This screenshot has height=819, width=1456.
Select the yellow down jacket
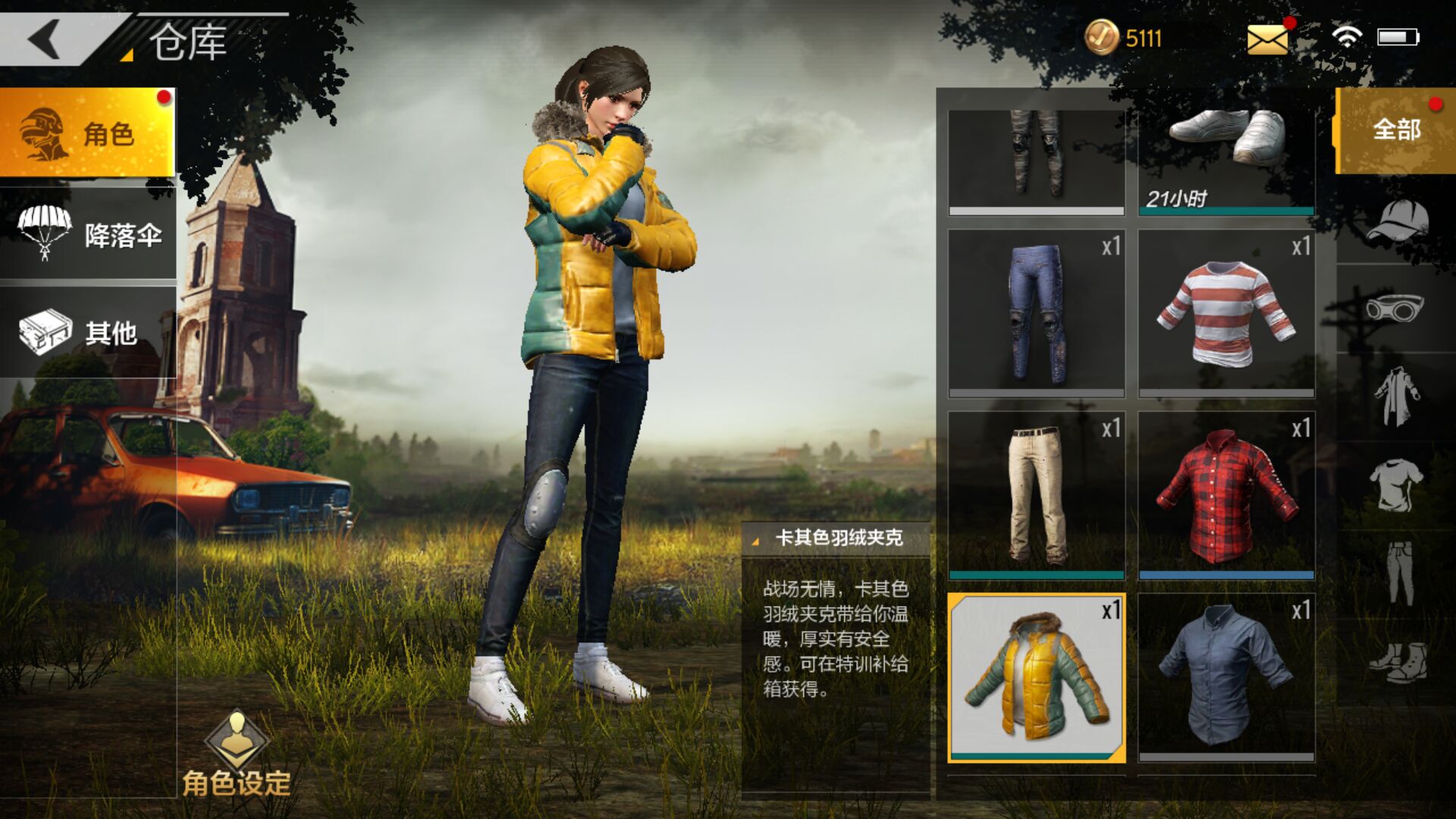click(1036, 676)
